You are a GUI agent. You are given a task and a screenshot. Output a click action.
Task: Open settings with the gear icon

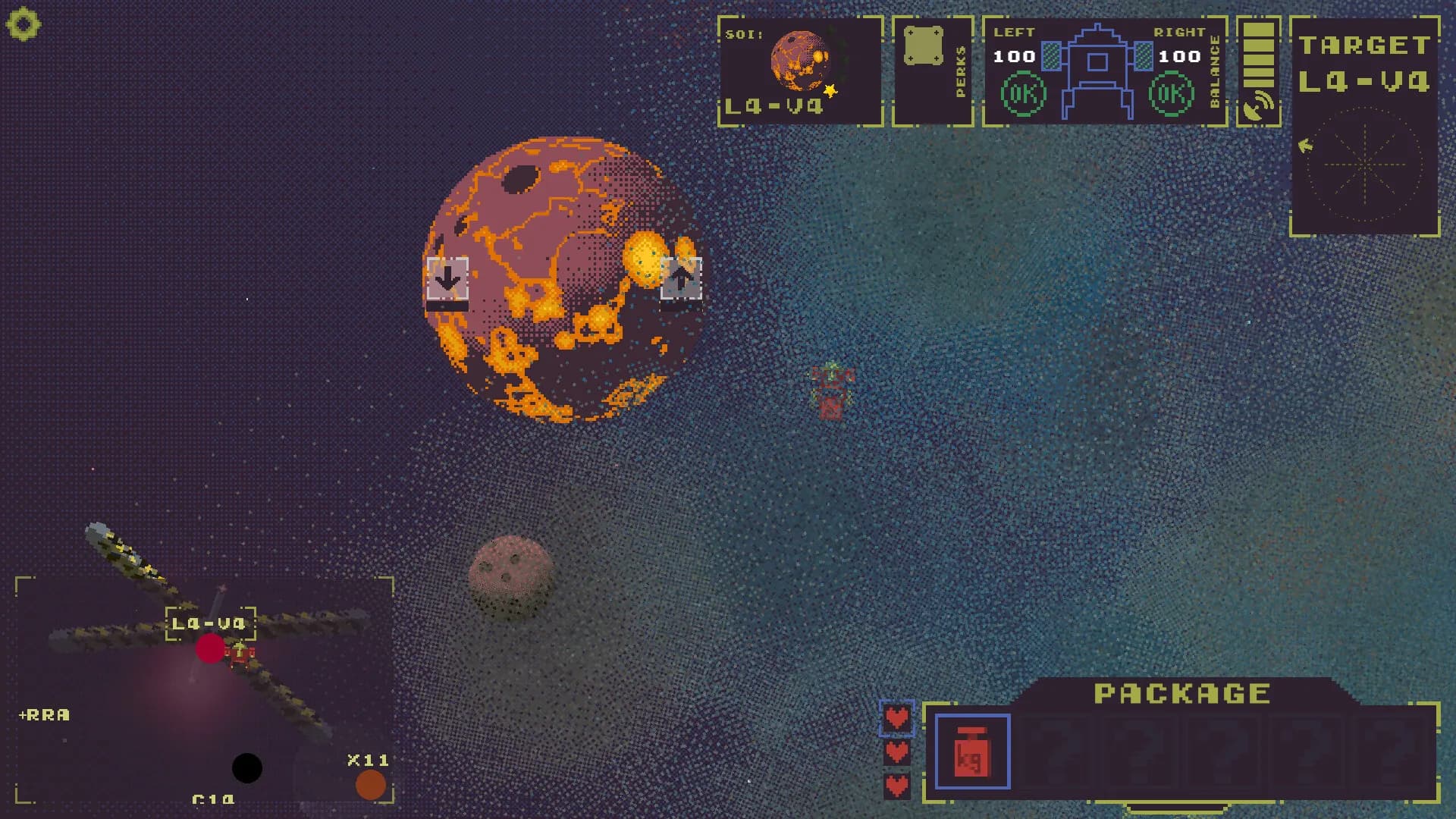click(x=23, y=24)
